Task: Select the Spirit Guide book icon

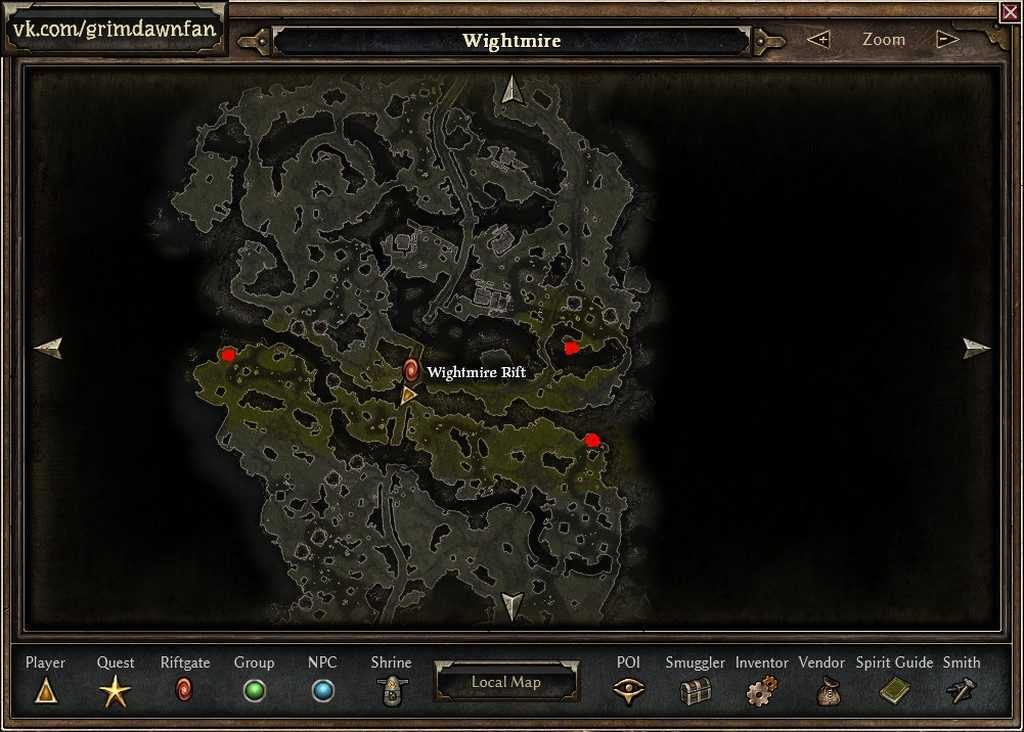Action: tap(894, 691)
